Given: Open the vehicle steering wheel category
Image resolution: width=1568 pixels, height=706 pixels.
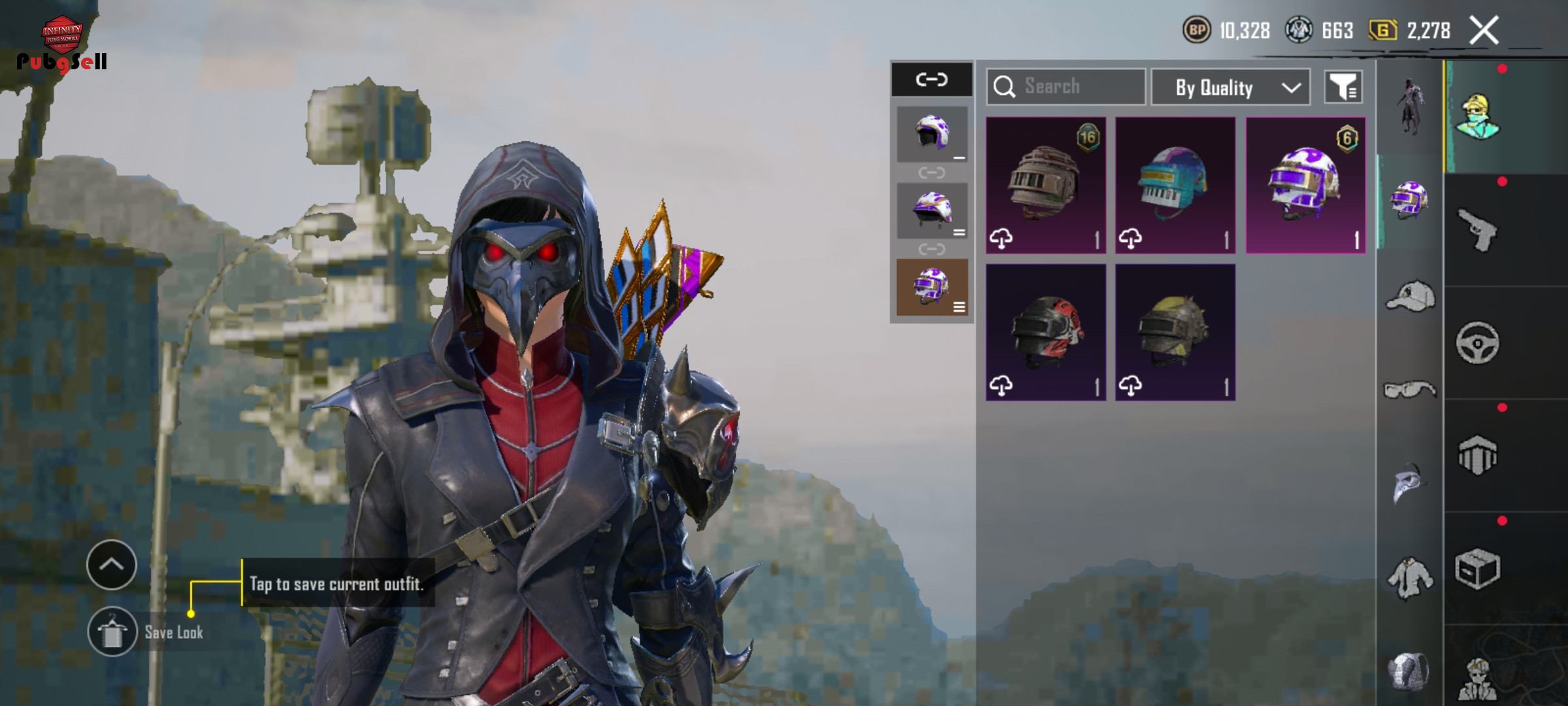Looking at the screenshot, I should pyautogui.click(x=1478, y=343).
